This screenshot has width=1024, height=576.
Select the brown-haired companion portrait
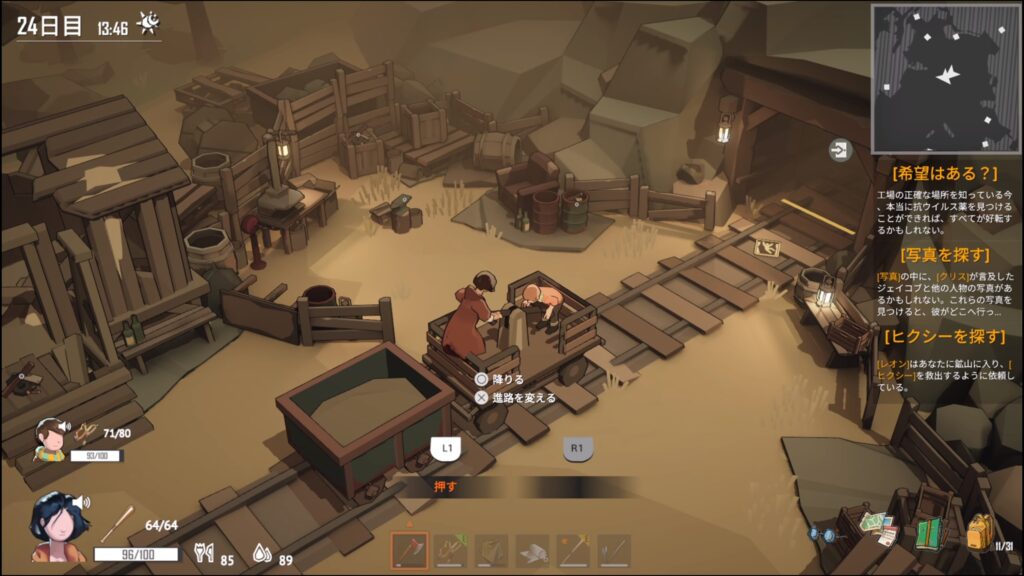point(50,436)
